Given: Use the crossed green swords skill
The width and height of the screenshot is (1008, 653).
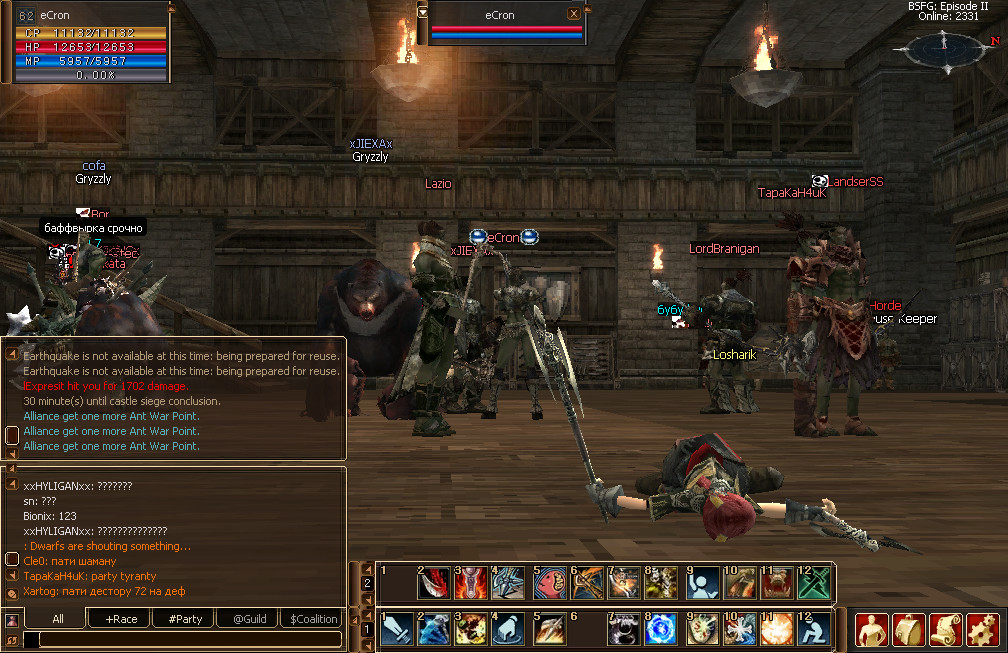Looking at the screenshot, I should pos(814,584).
